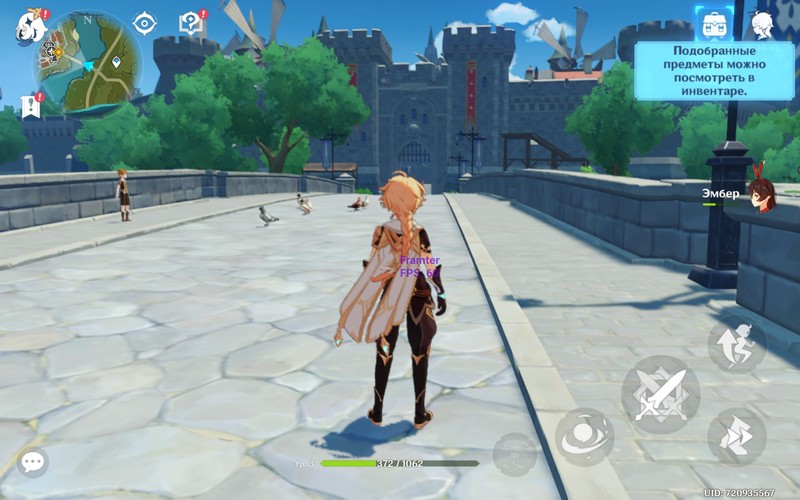This screenshot has height=500, width=800.
Task: Activate the swirling elemental skill
Action: click(x=585, y=436)
